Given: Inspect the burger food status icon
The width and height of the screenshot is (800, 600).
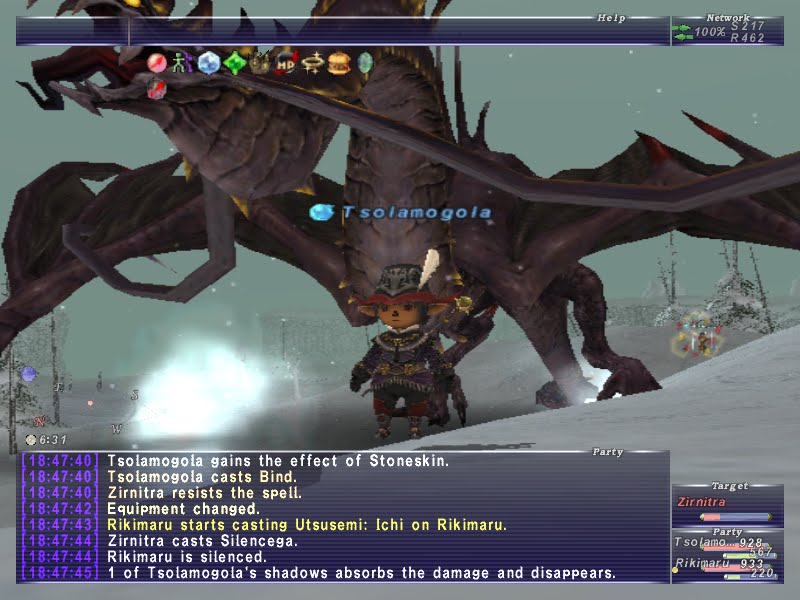Looking at the screenshot, I should 338,64.
